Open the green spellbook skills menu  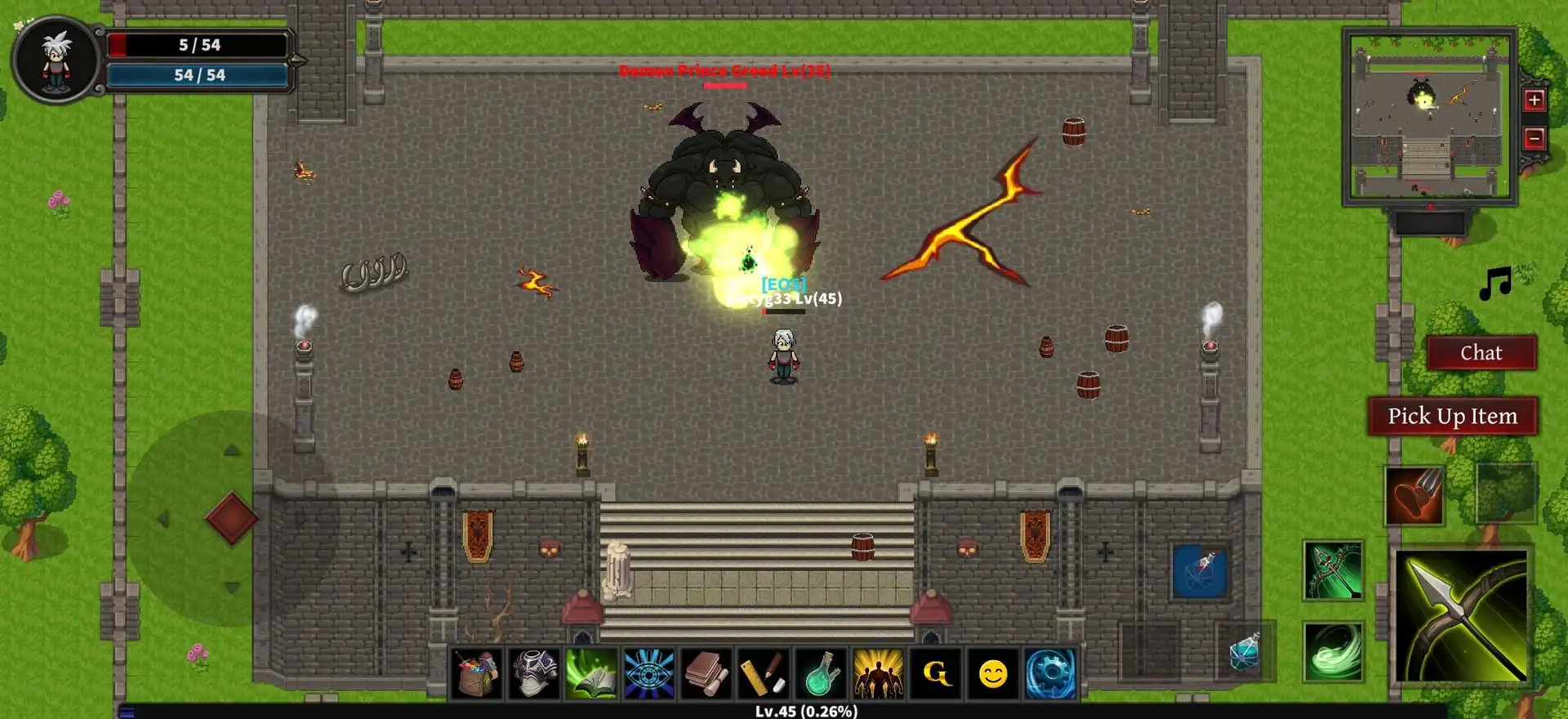pyautogui.click(x=591, y=674)
